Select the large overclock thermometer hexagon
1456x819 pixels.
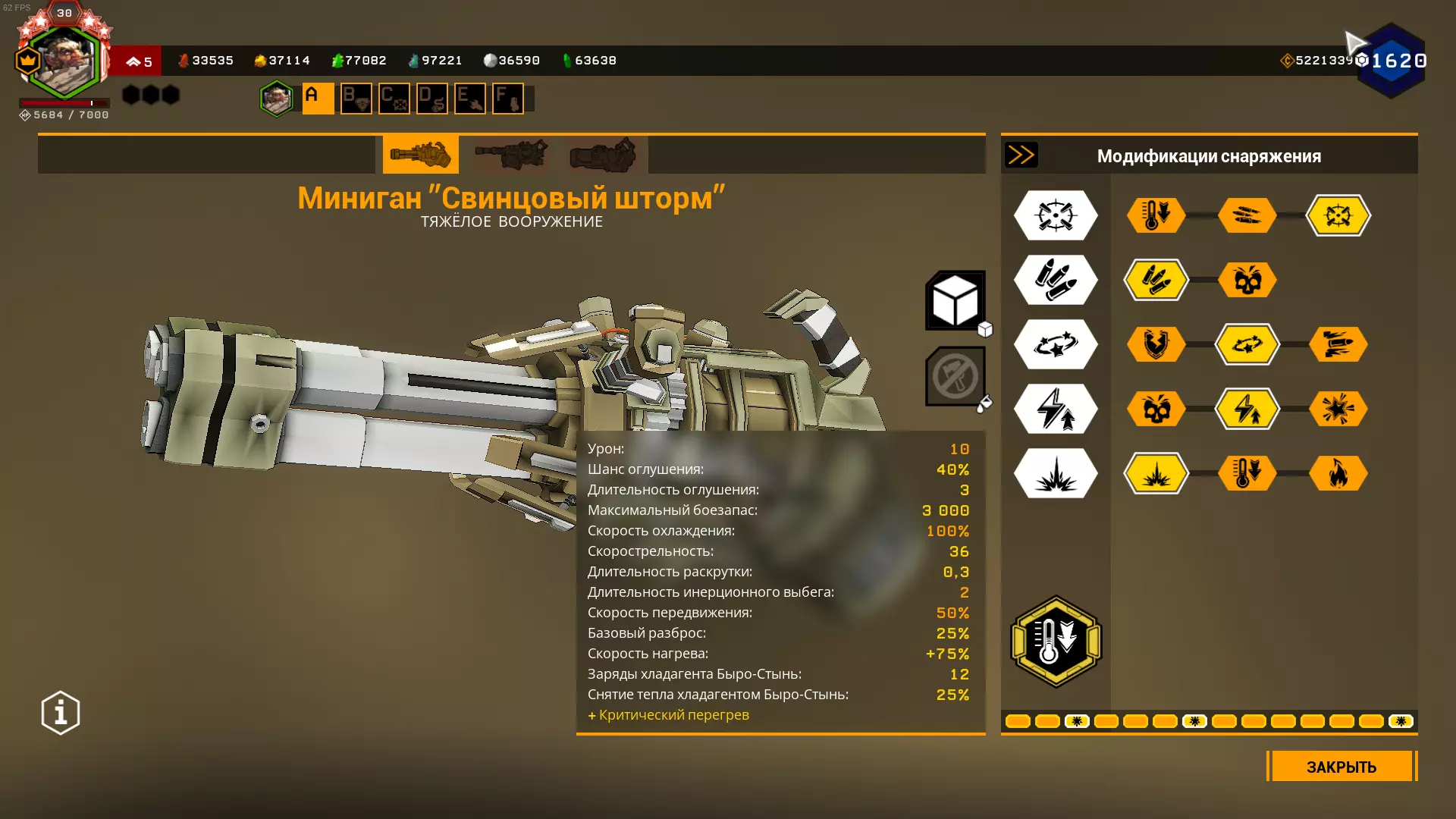1056,642
